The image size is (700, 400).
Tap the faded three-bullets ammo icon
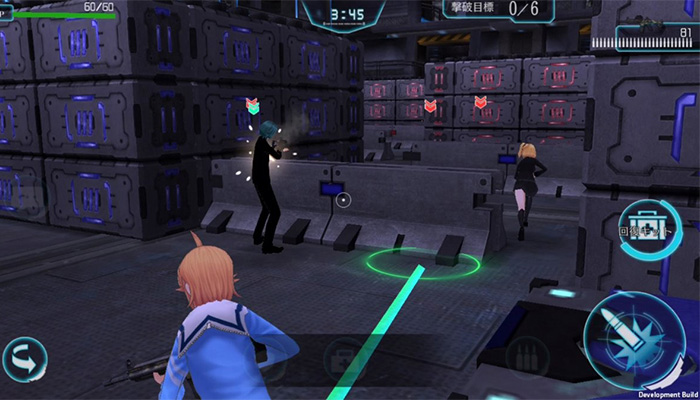pos(527,357)
